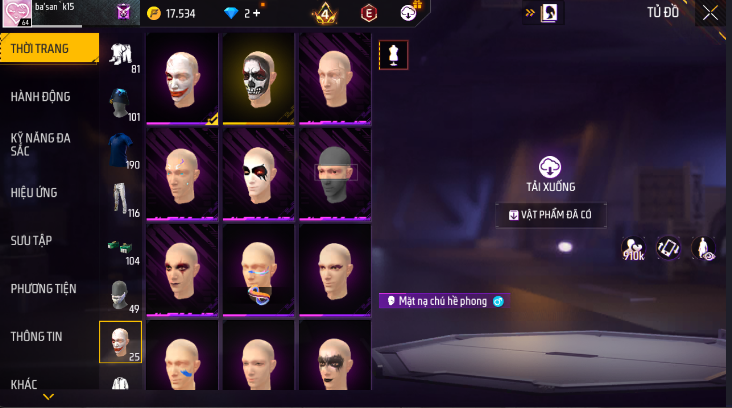Click the TẢI XUỐNG download cloud icon
Image resolution: width=732 pixels, height=408 pixels.
pos(550,167)
